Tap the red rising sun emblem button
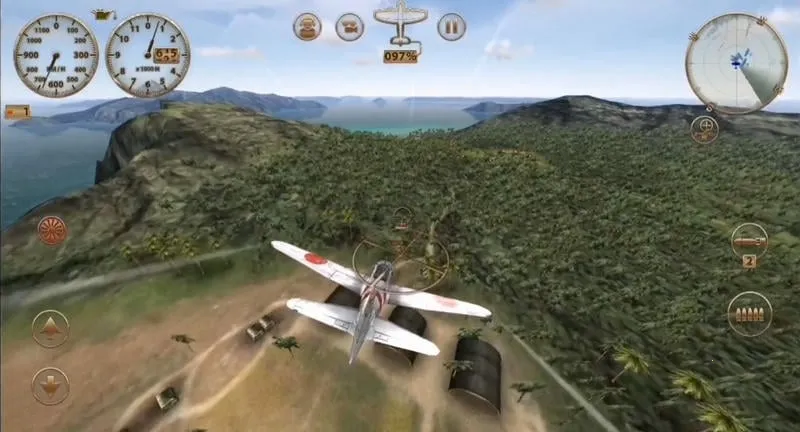Image resolution: width=800 pixels, height=432 pixels. pyautogui.click(x=51, y=231)
